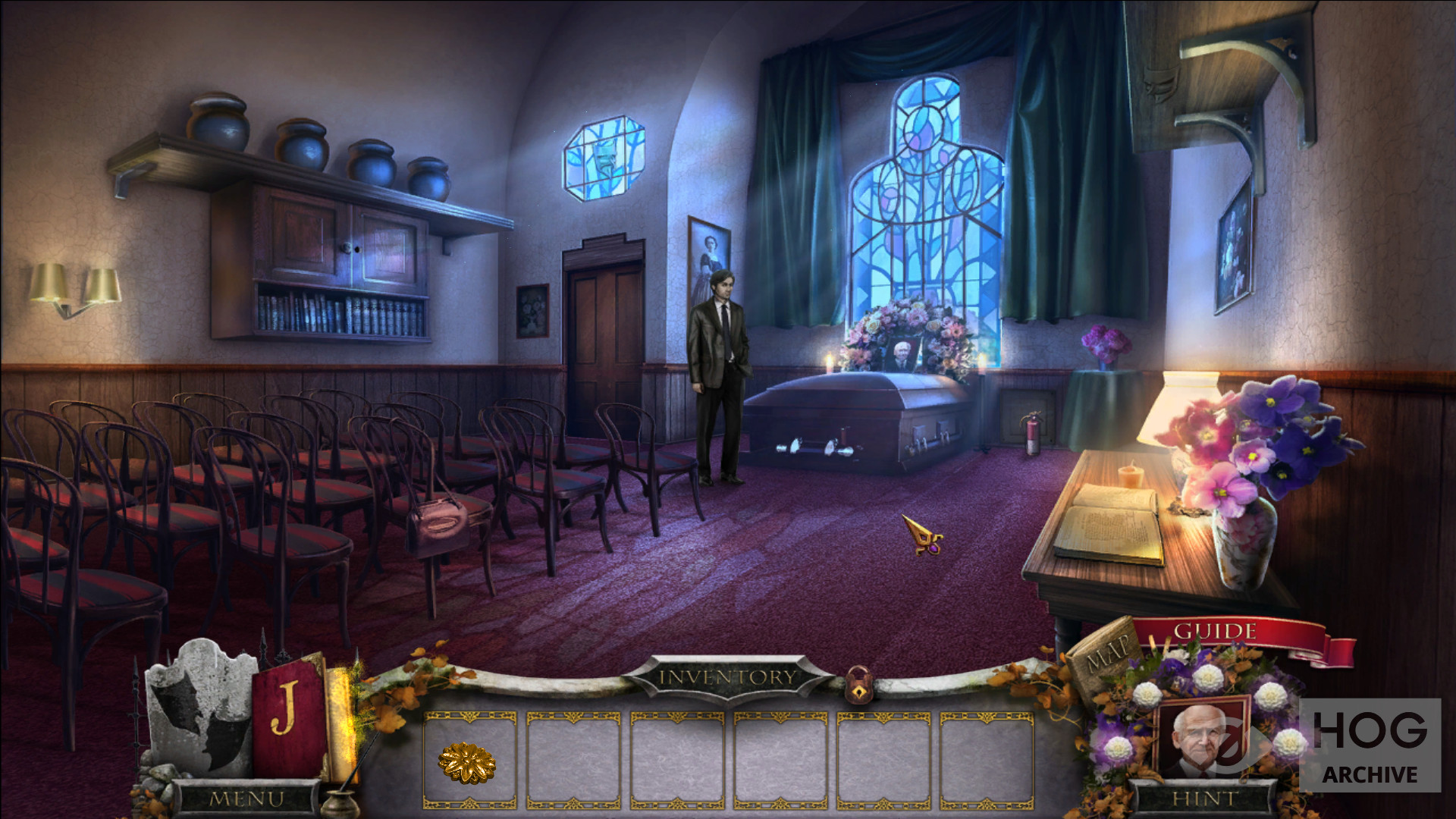Click the tombstone objectives icon
1456x819 pixels.
(x=200, y=707)
